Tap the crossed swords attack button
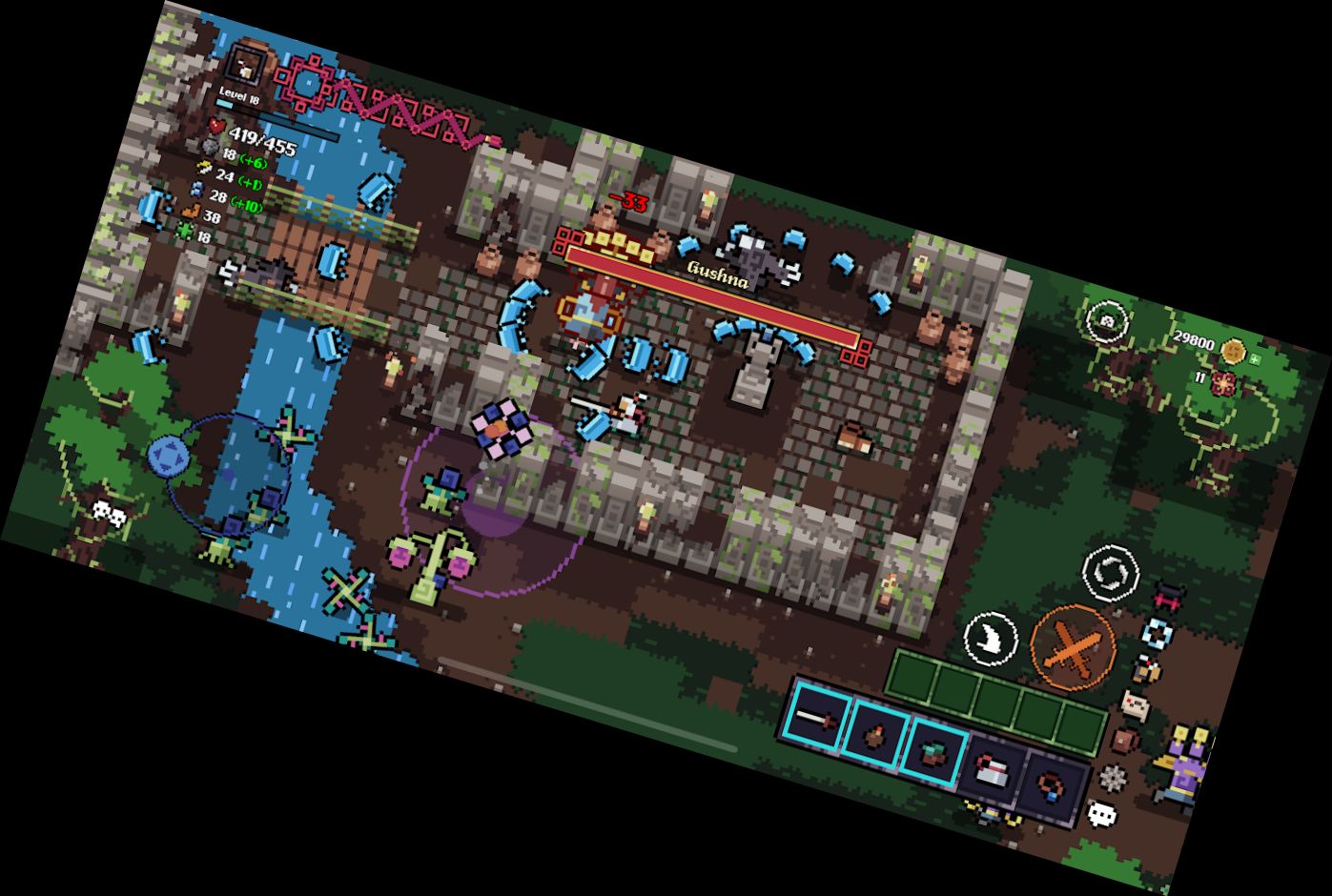Viewport: 1332px width, 896px height. coord(1074,648)
